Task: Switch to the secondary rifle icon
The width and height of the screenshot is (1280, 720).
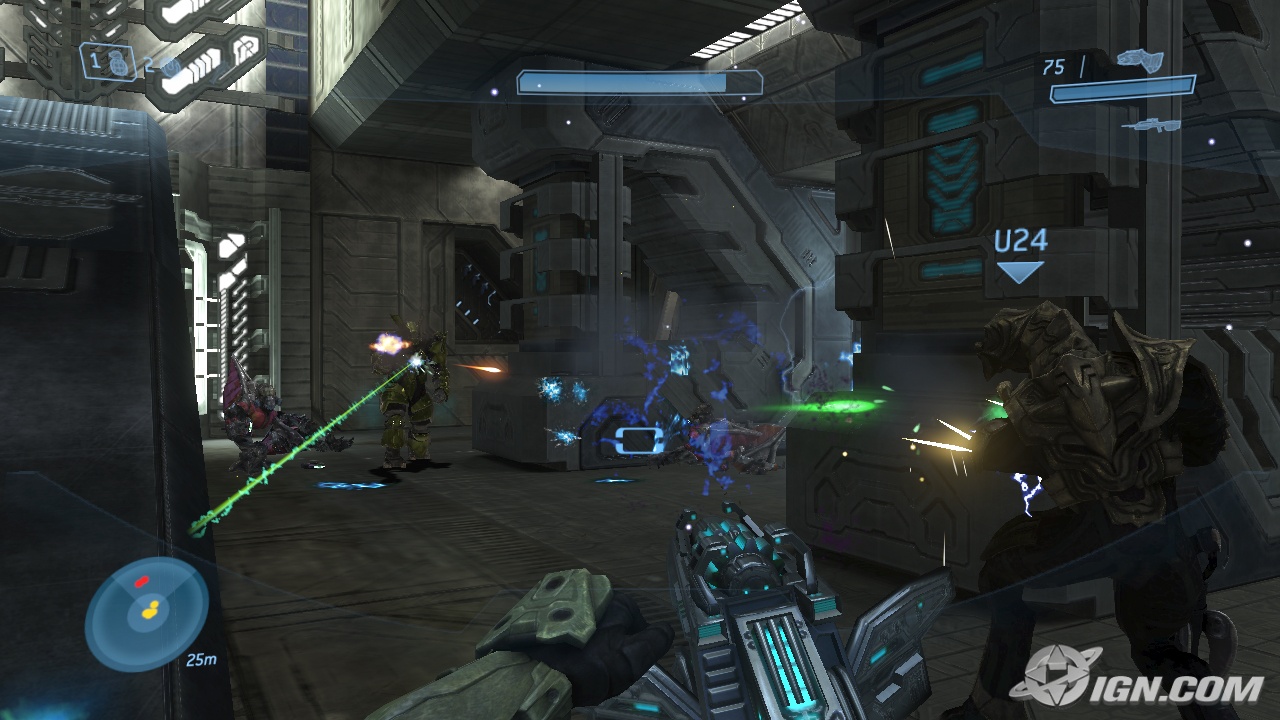Action: 1150,125
